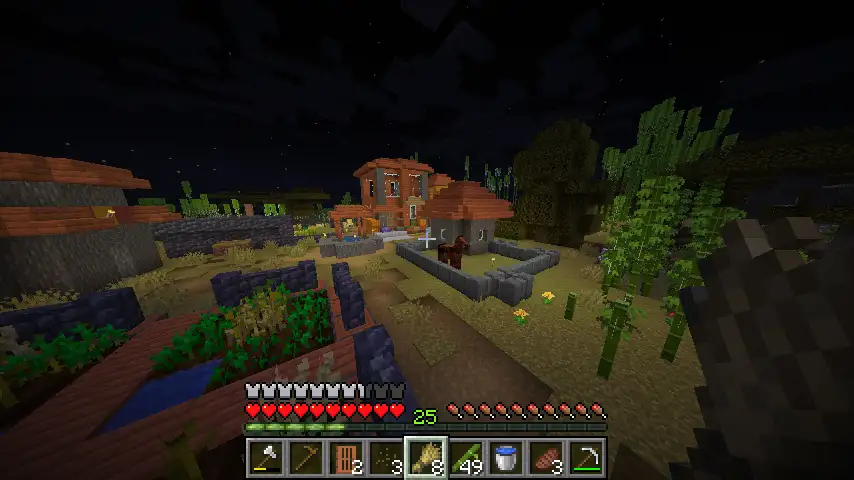Select the bamboo stack of 49

pyautogui.click(x=466, y=458)
